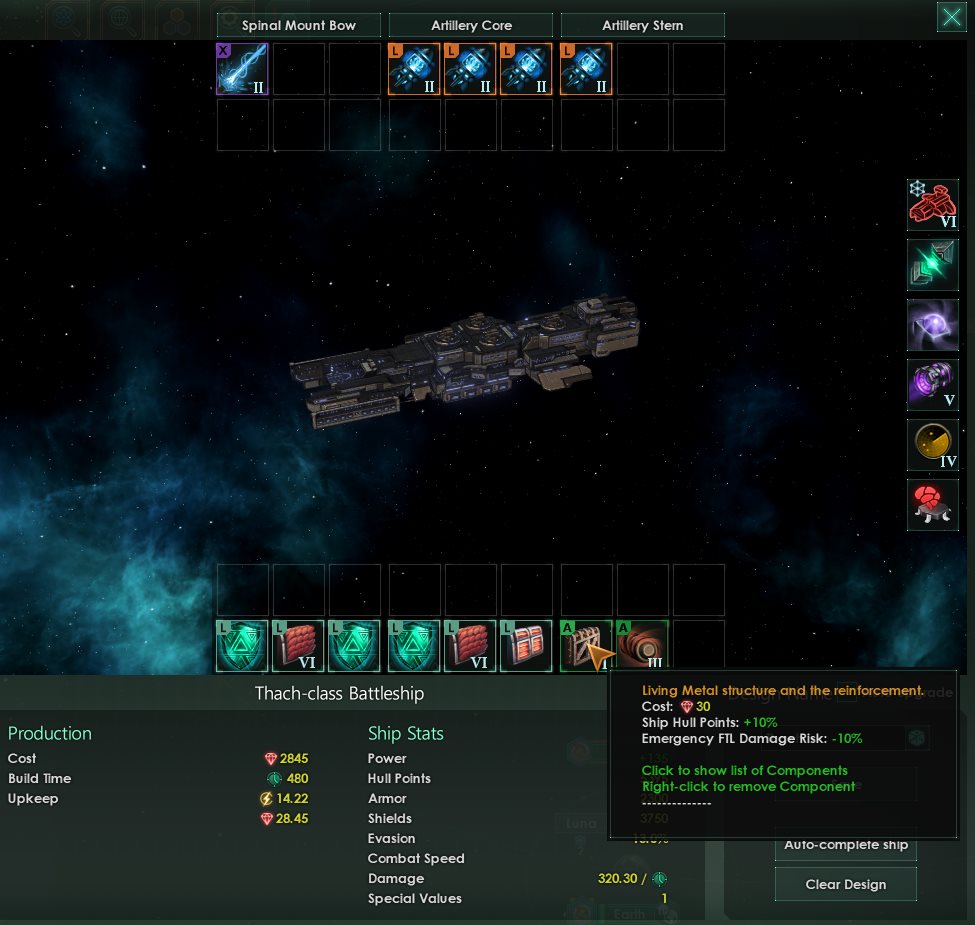Open the red thrusters VI component
The image size is (975, 925).
tap(932, 205)
